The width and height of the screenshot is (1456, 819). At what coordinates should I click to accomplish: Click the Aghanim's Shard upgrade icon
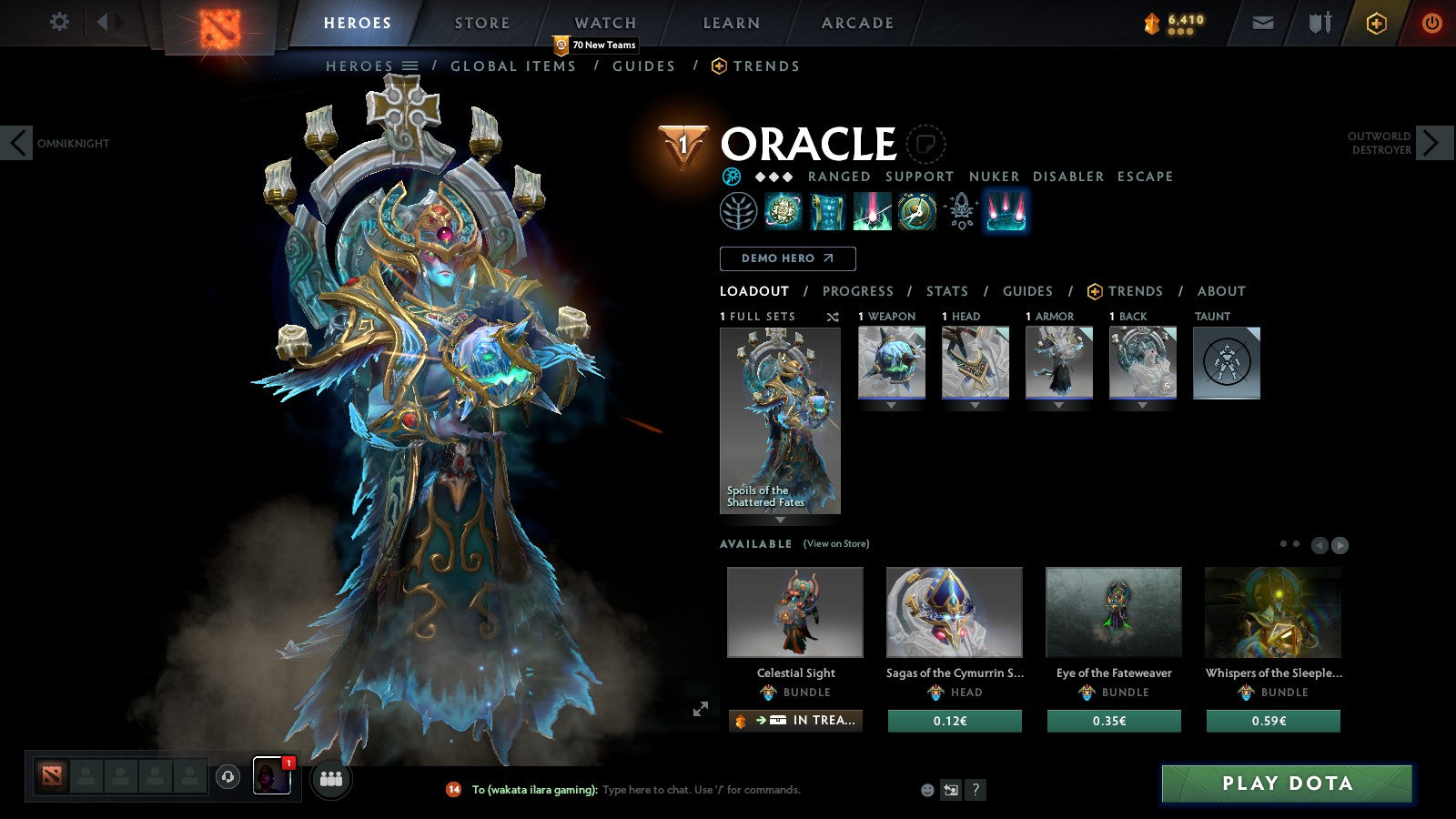point(961,209)
